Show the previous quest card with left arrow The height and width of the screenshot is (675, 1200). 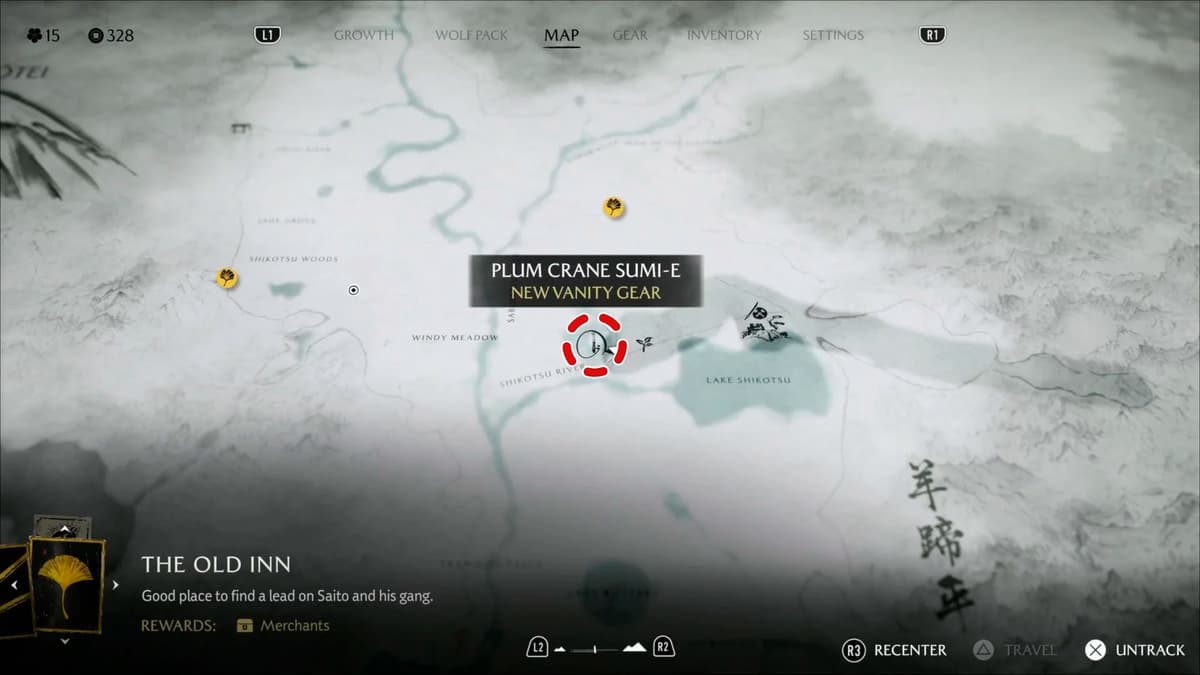coord(14,585)
